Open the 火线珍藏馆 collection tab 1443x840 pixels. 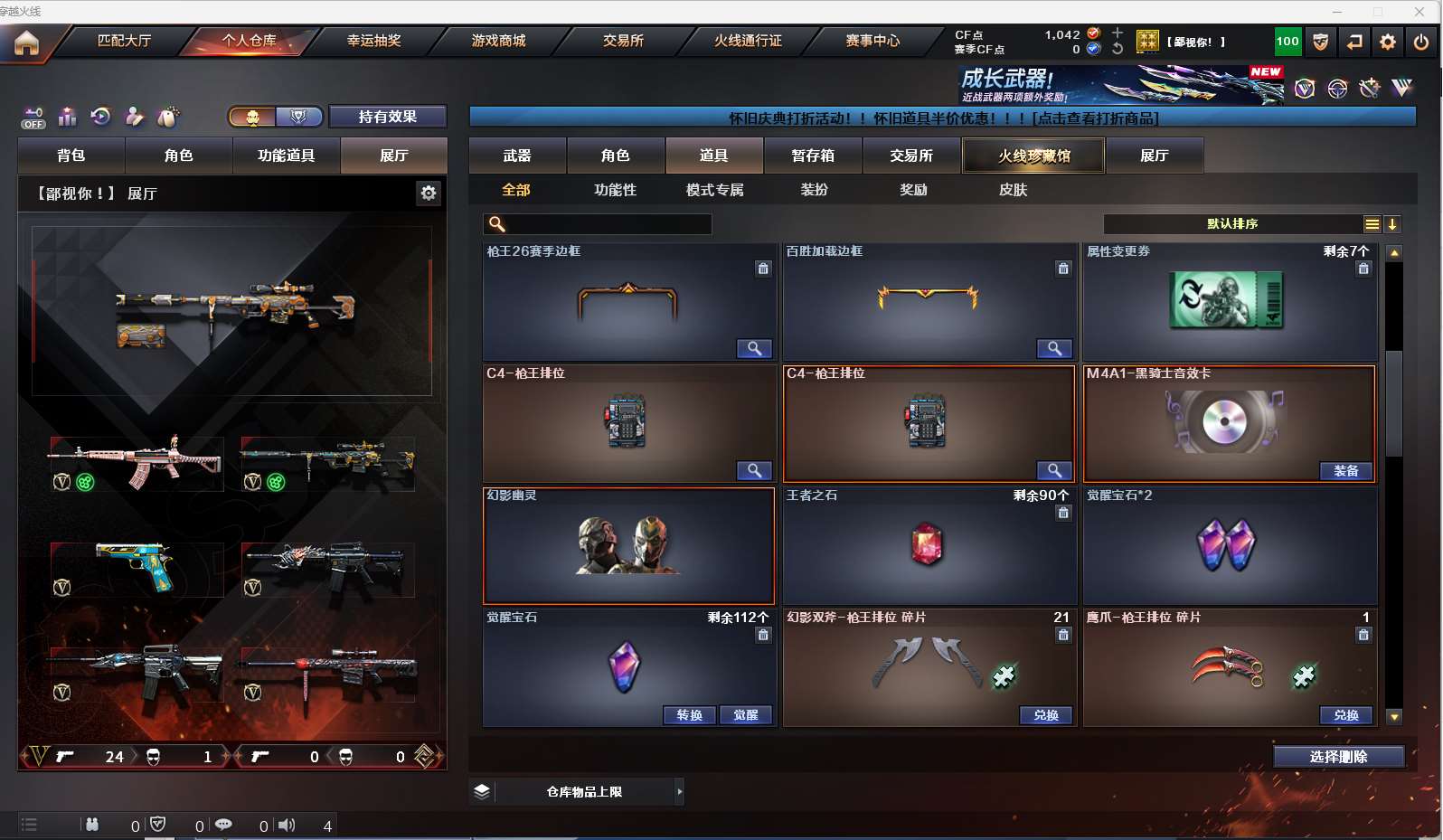[1033, 156]
